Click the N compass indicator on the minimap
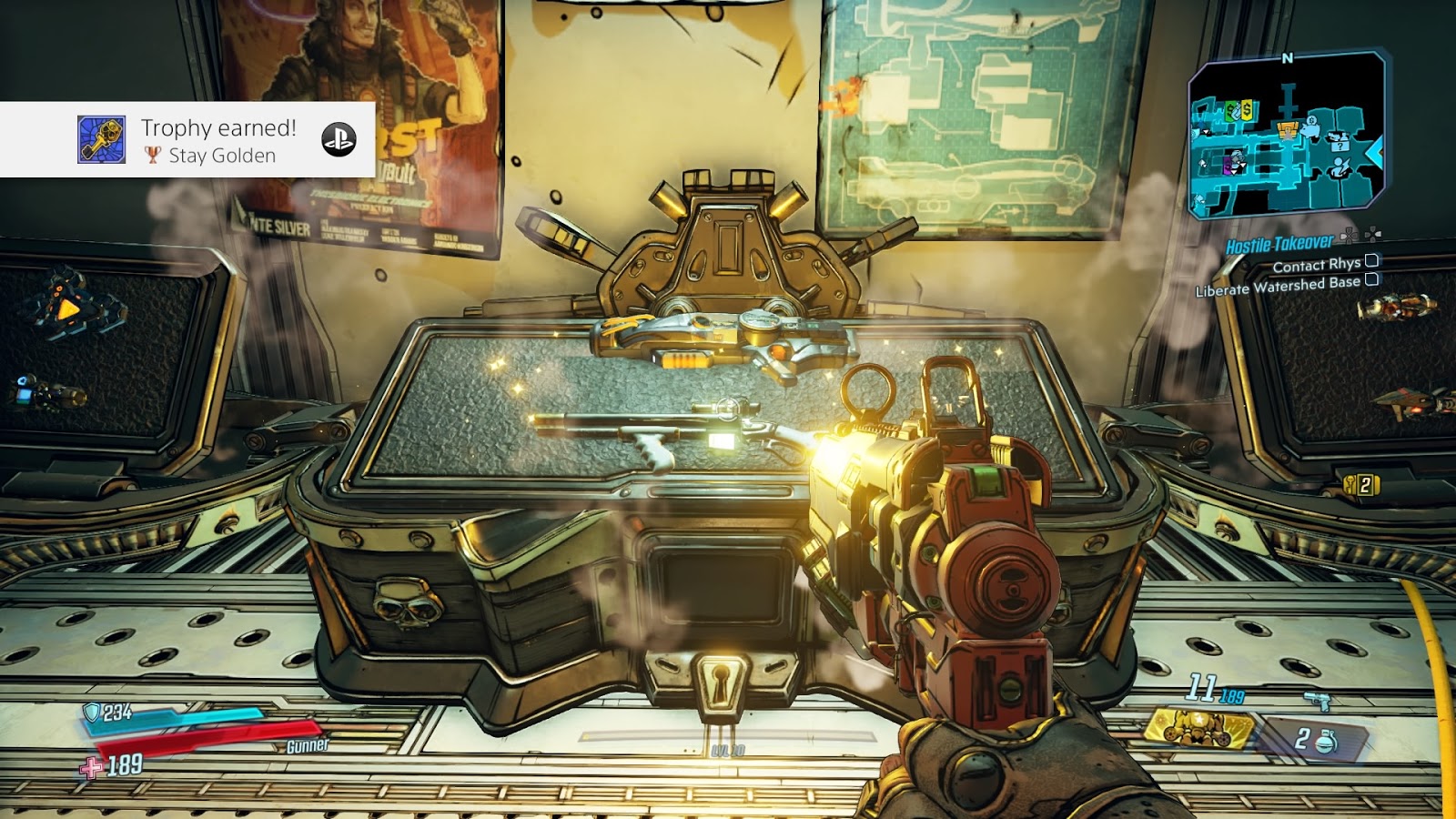 tap(1288, 57)
